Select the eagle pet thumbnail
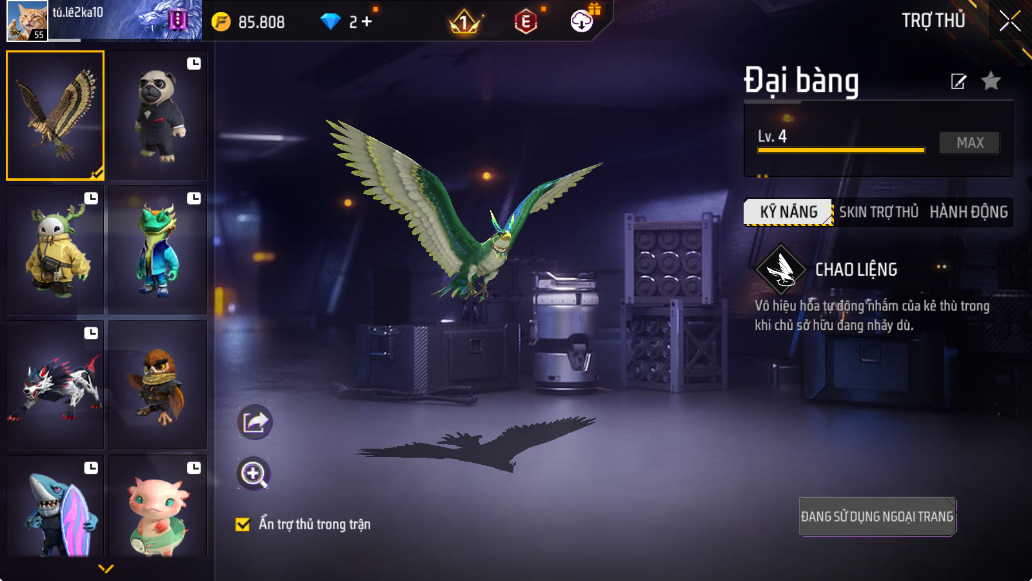The height and width of the screenshot is (581, 1032). [x=56, y=115]
